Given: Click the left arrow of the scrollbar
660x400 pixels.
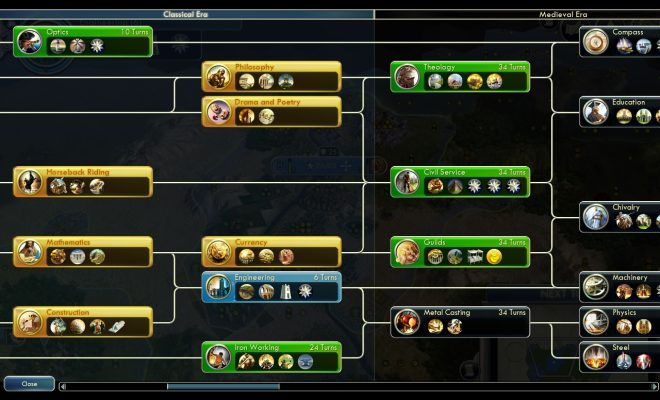Looking at the screenshot, I should pos(63,386).
